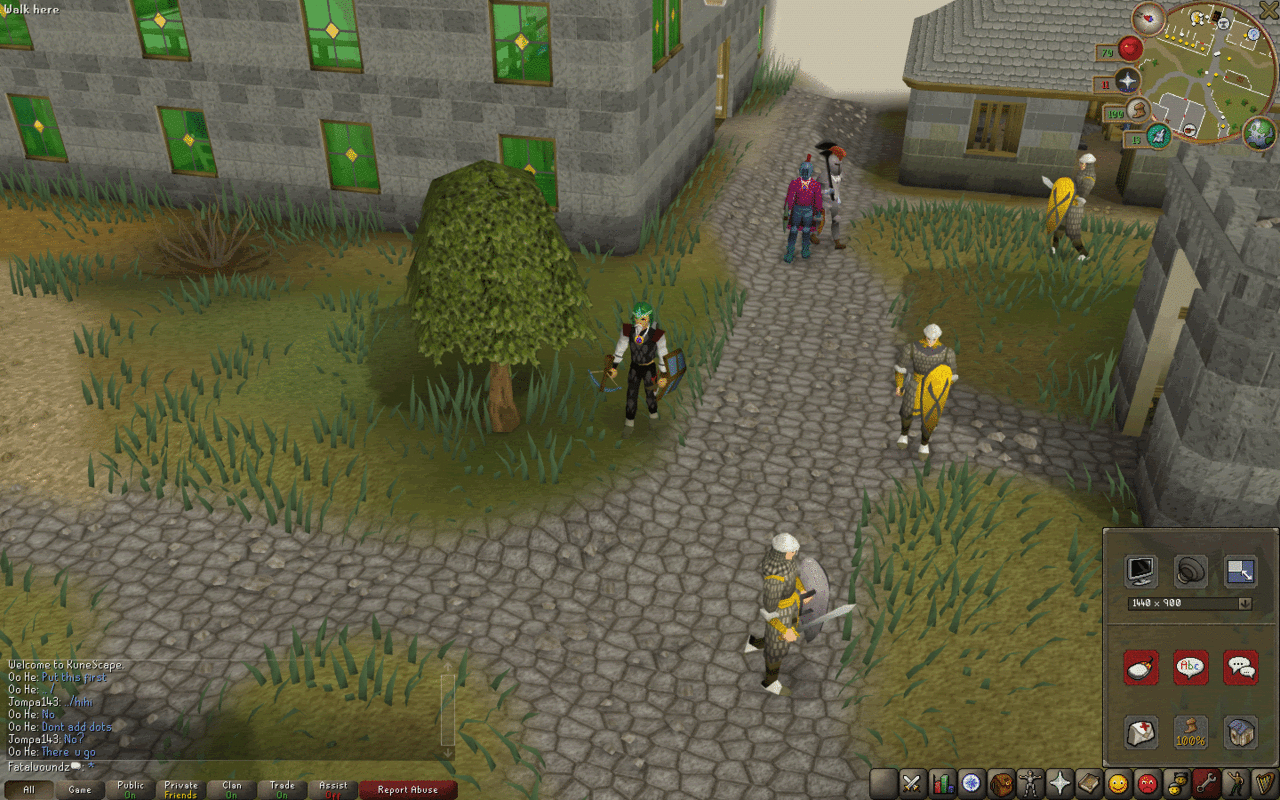Switch to the Game chat tab
Image resolution: width=1280 pixels, height=800 pixels.
pyautogui.click(x=81, y=790)
